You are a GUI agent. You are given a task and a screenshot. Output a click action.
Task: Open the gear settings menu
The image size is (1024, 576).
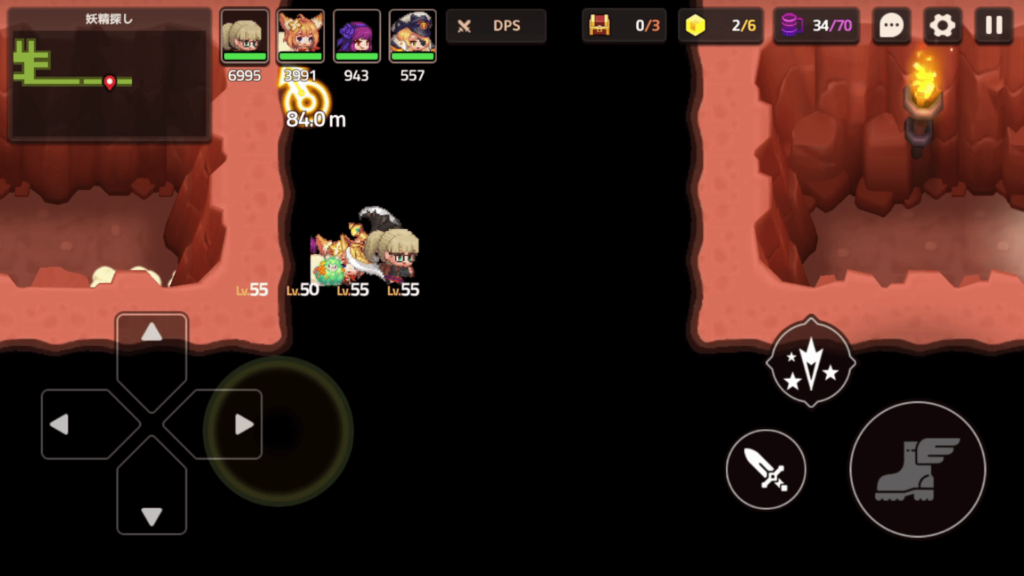[x=942, y=26]
